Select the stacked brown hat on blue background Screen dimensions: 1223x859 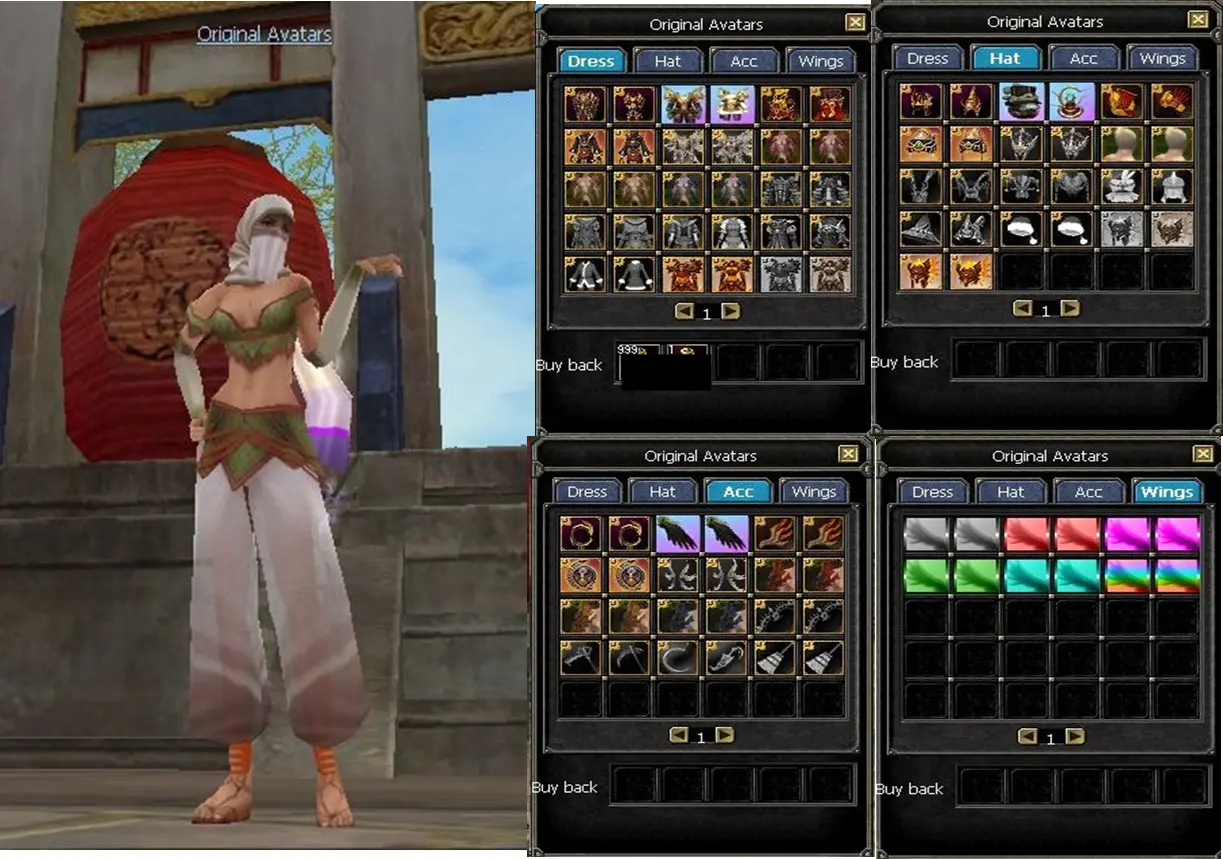[1021, 102]
